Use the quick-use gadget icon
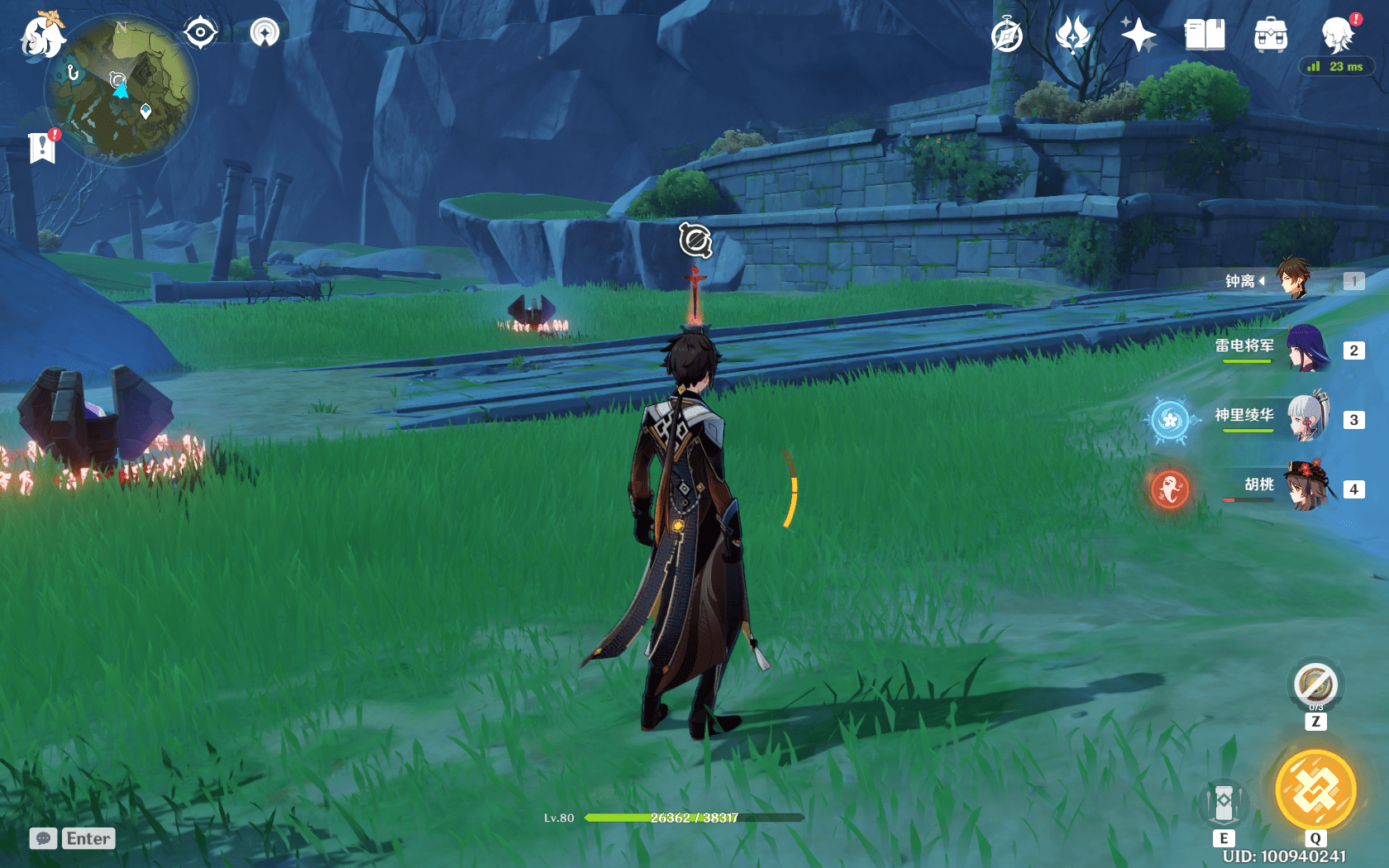The height and width of the screenshot is (868, 1389). click(1315, 684)
